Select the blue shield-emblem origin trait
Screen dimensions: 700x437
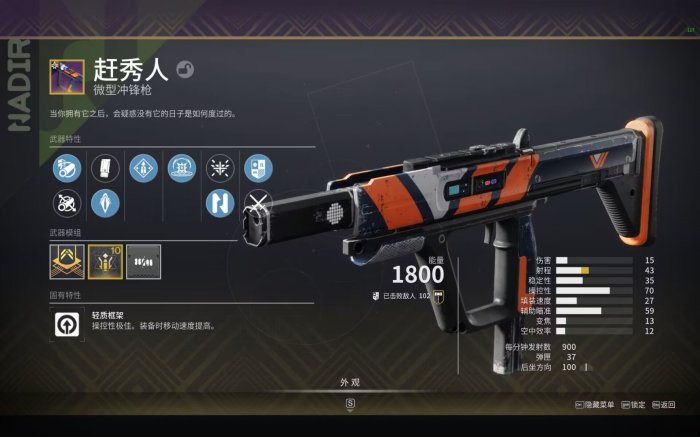tap(258, 168)
